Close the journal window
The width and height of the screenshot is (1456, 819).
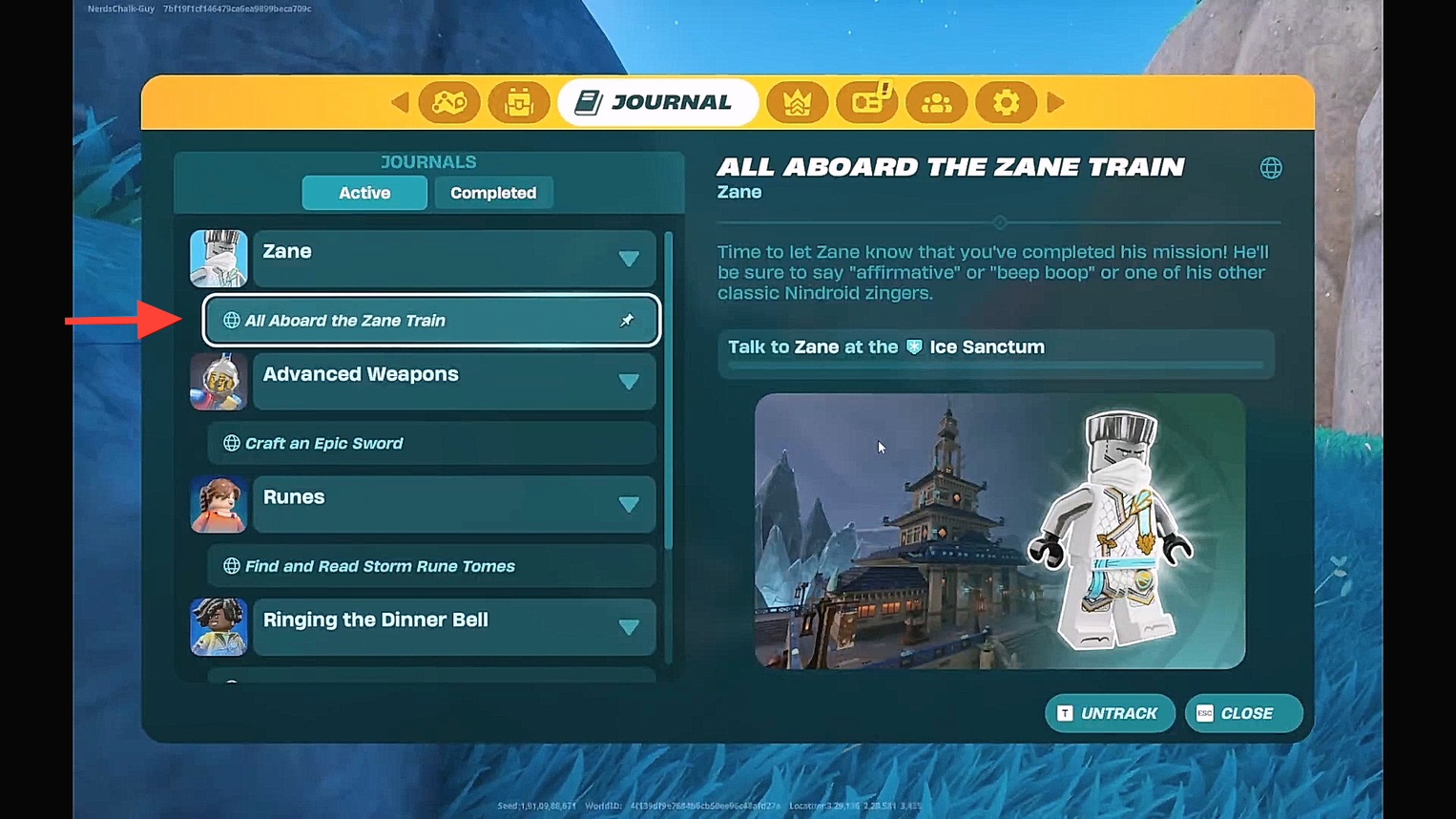tap(1242, 713)
